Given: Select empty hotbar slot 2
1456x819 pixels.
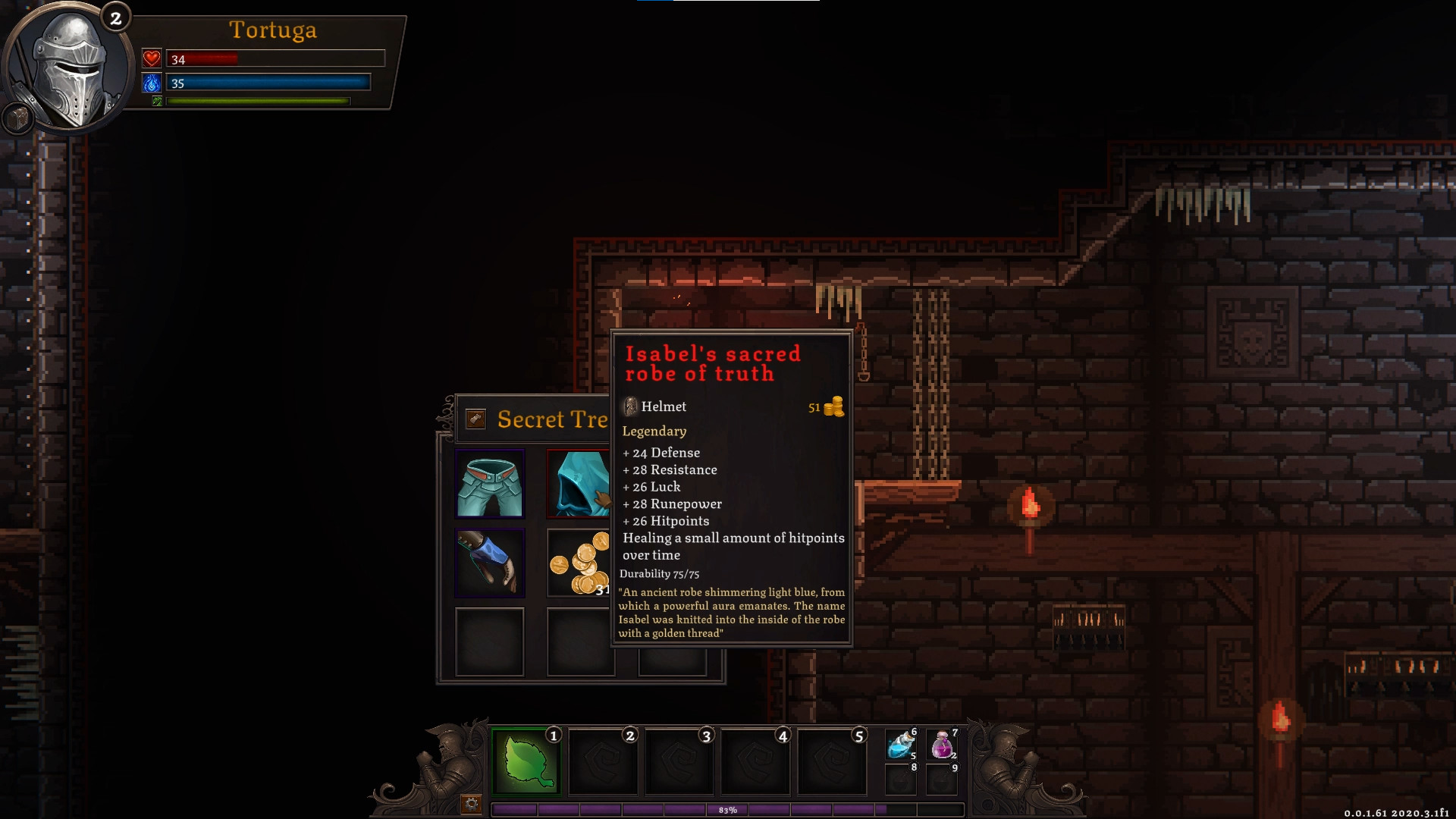Looking at the screenshot, I should [603, 761].
